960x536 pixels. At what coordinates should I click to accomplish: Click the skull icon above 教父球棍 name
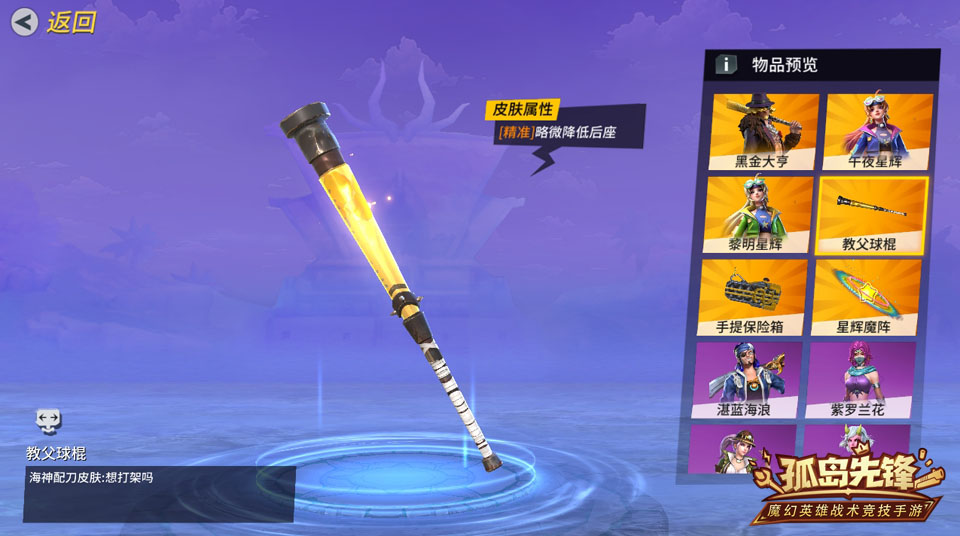coord(47,421)
